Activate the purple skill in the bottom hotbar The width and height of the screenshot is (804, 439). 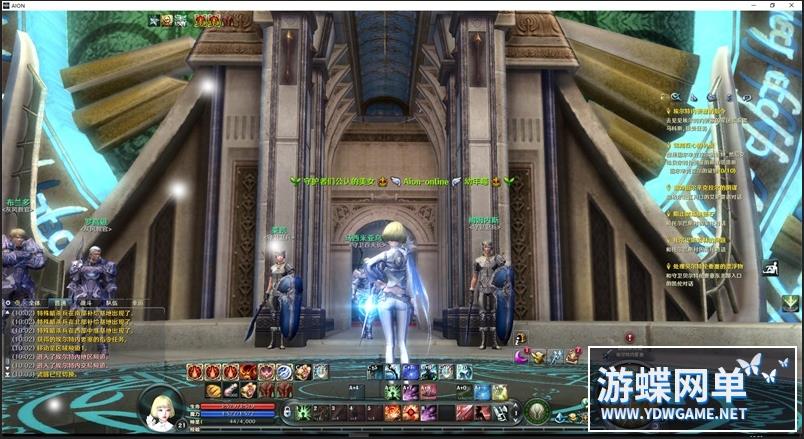click(428, 412)
